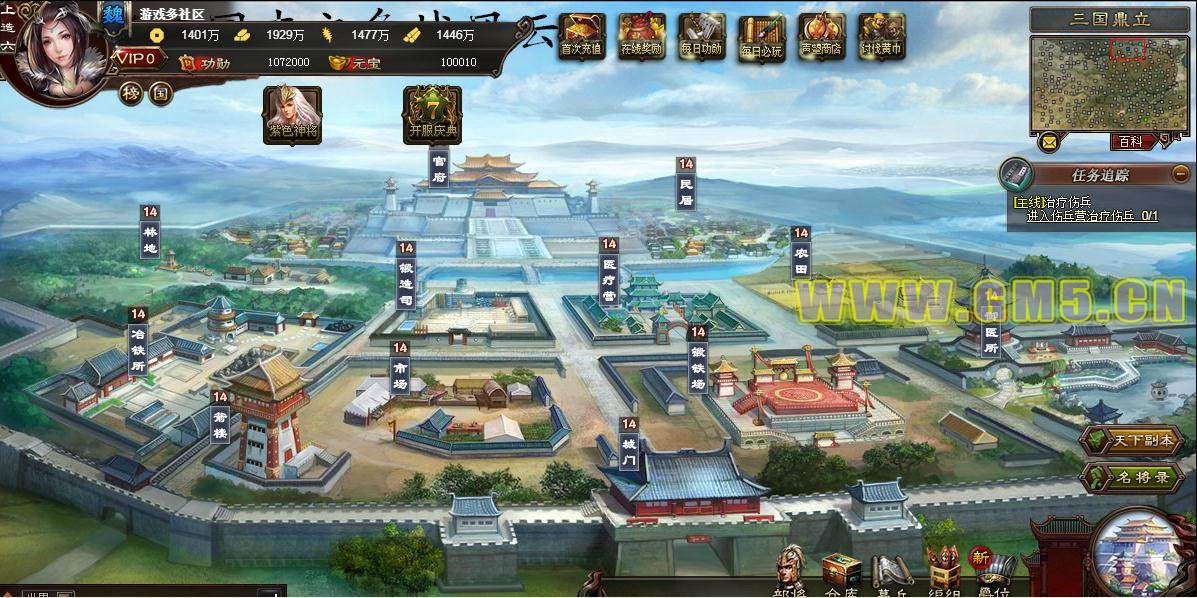Open the 国 nation round button
The image size is (1197, 598).
pos(160,93)
